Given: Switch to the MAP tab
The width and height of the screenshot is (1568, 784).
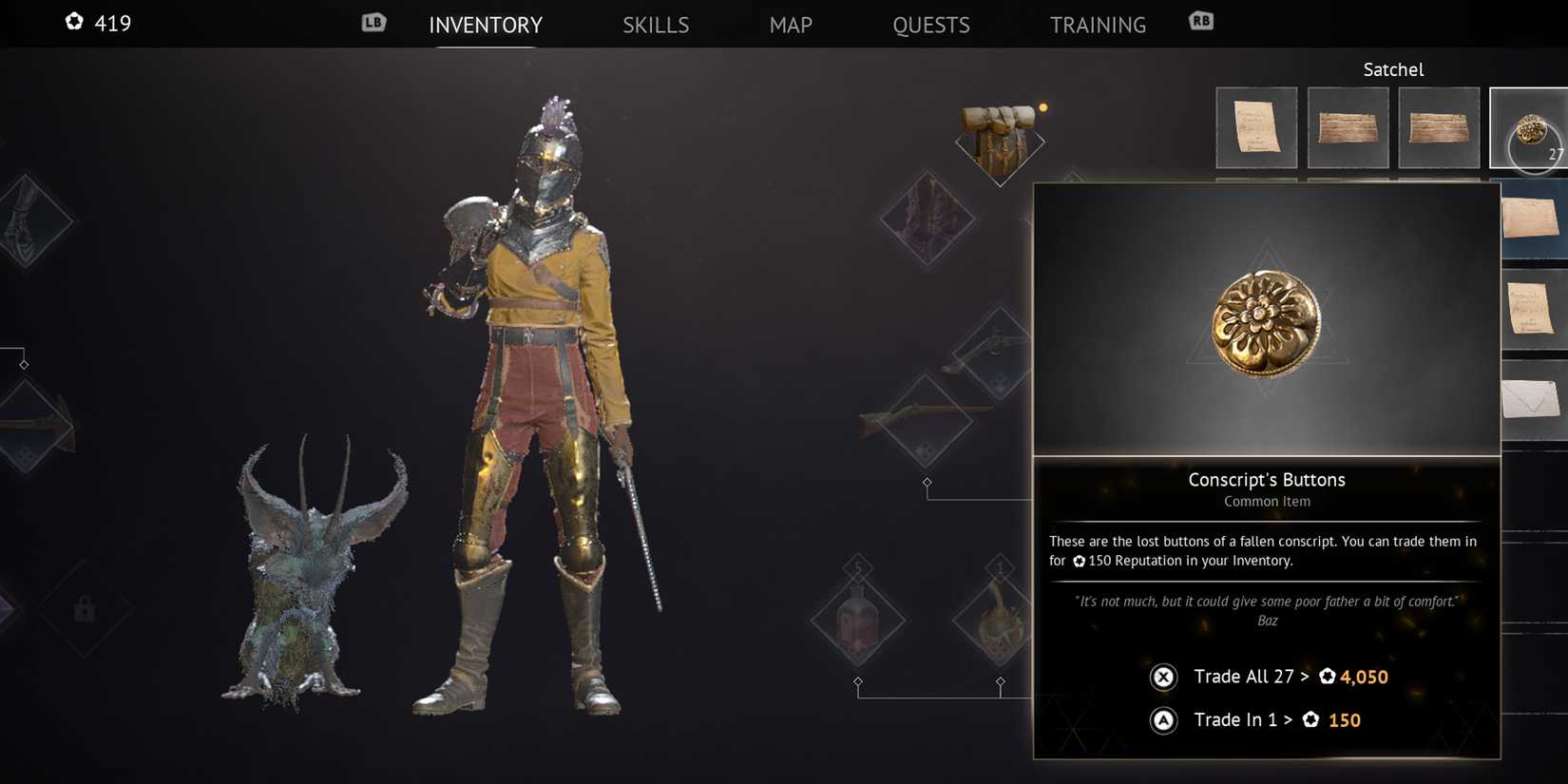Looking at the screenshot, I should tap(791, 25).
